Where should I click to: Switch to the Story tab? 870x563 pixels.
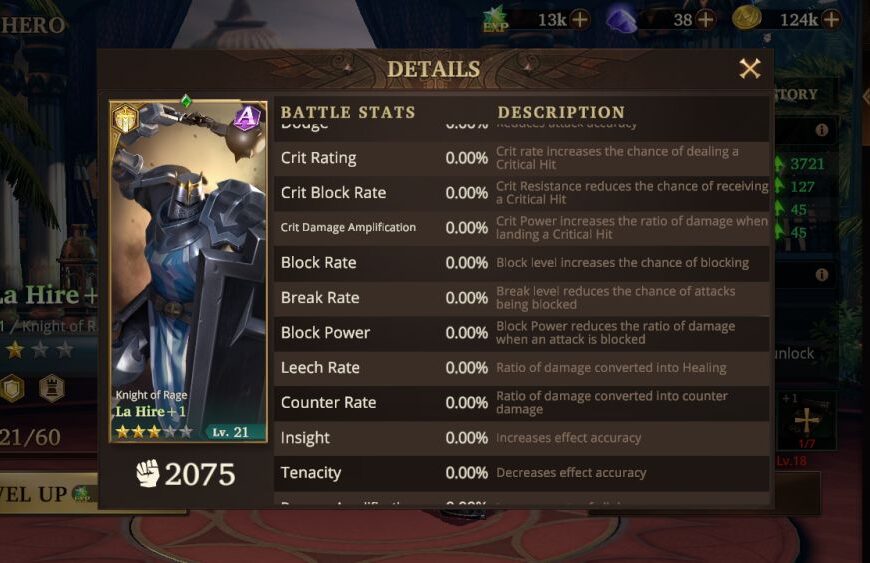click(796, 95)
